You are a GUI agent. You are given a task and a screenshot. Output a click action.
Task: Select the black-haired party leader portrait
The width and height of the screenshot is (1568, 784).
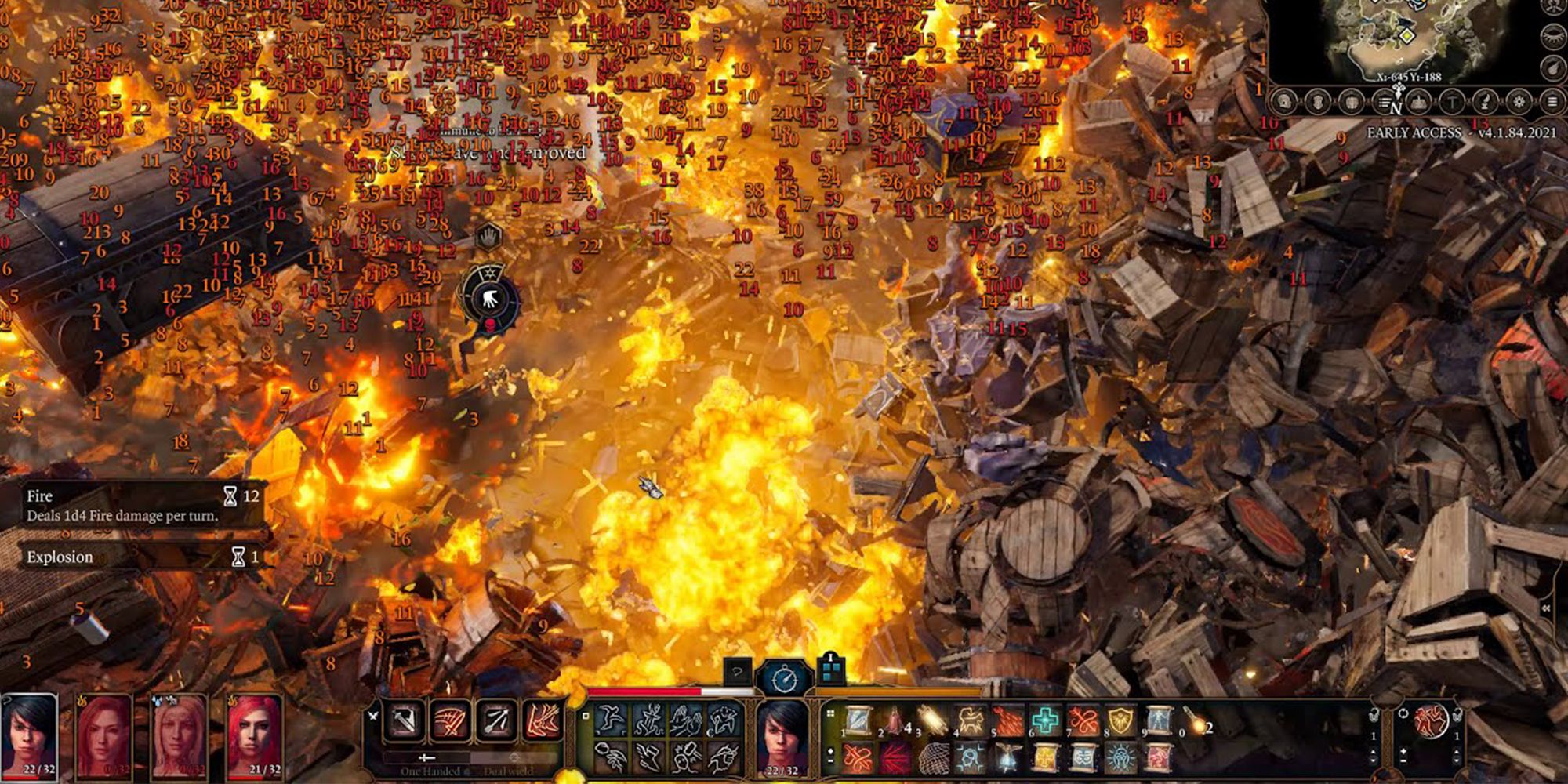tap(30, 735)
